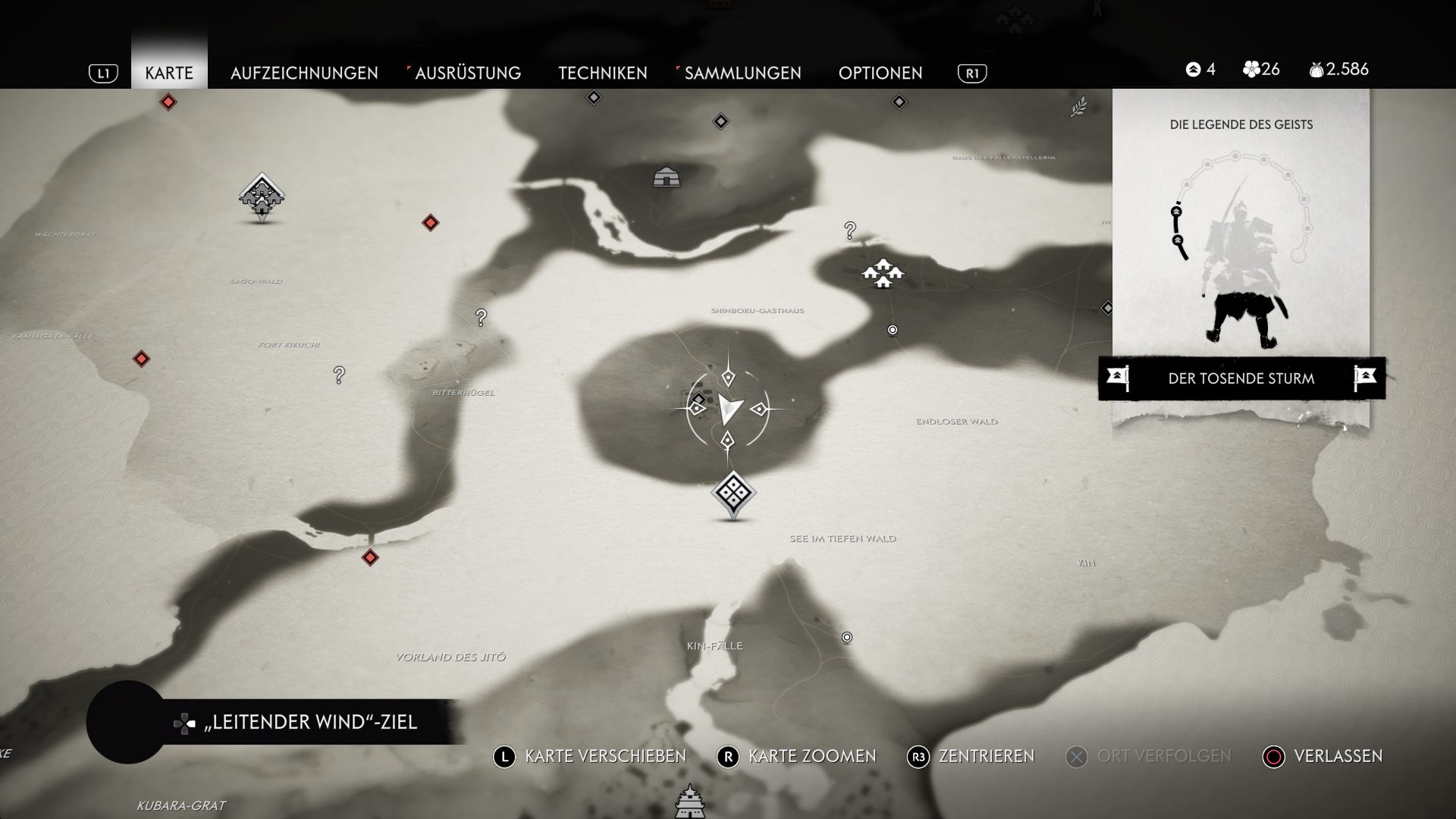Choose the feather marker at map top
Screen dimensions: 1456x819
(1078, 107)
